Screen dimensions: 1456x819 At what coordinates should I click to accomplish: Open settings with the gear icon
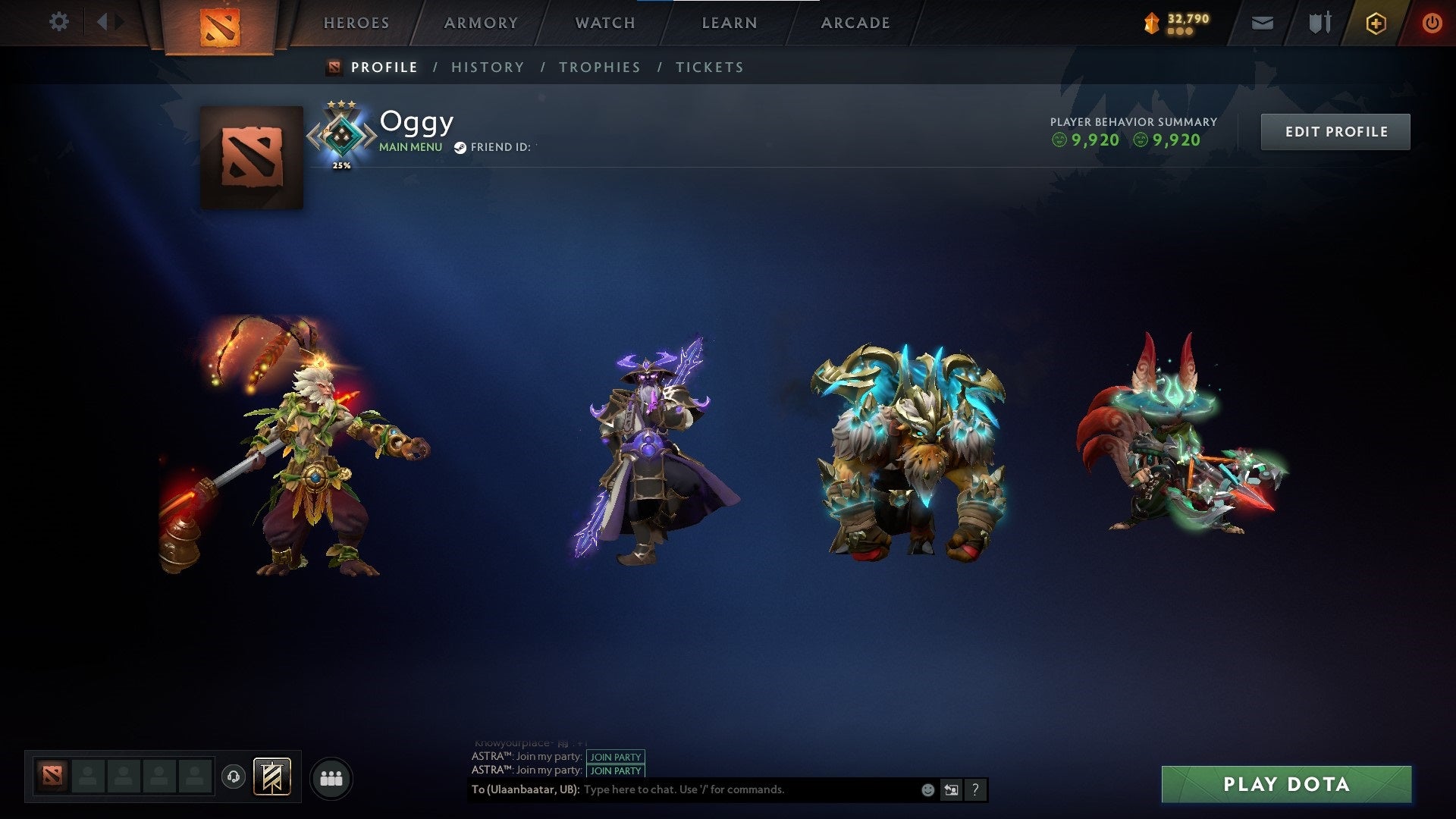[59, 21]
